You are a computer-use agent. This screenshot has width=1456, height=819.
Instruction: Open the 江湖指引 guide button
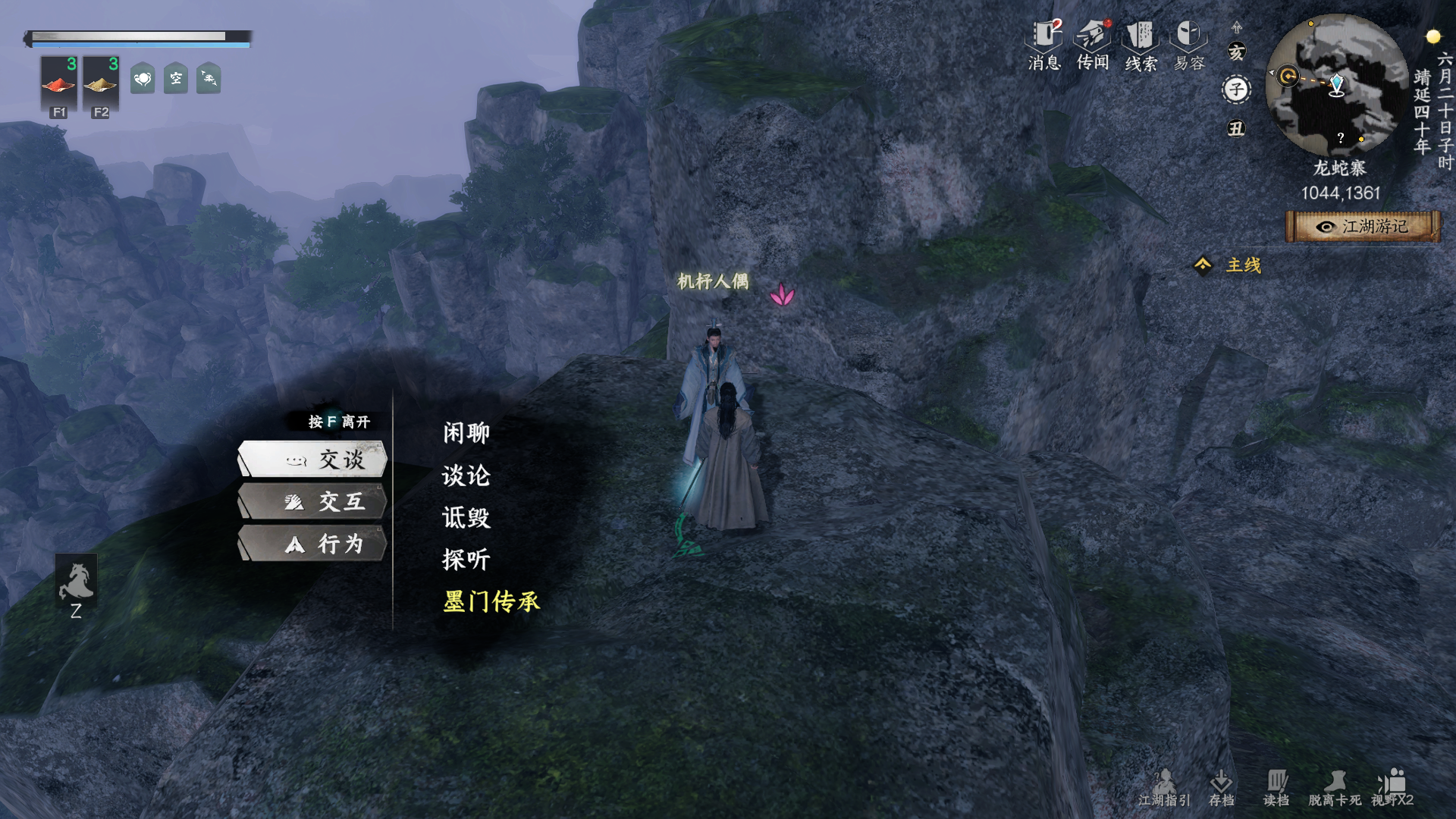[1164, 788]
